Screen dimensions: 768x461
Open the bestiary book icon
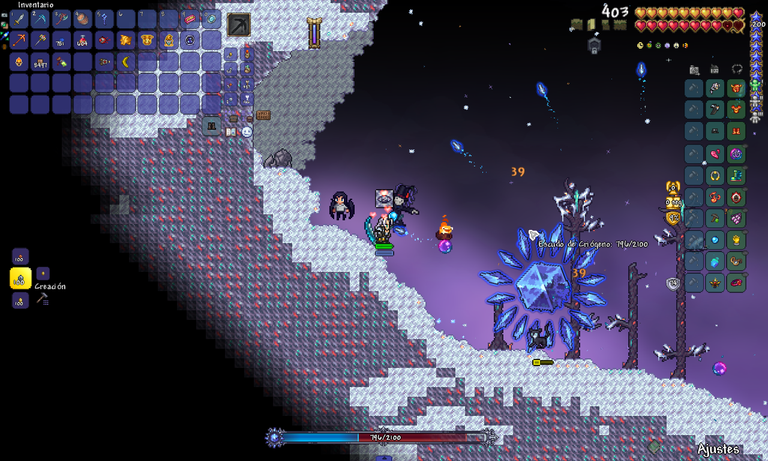(x=232, y=131)
